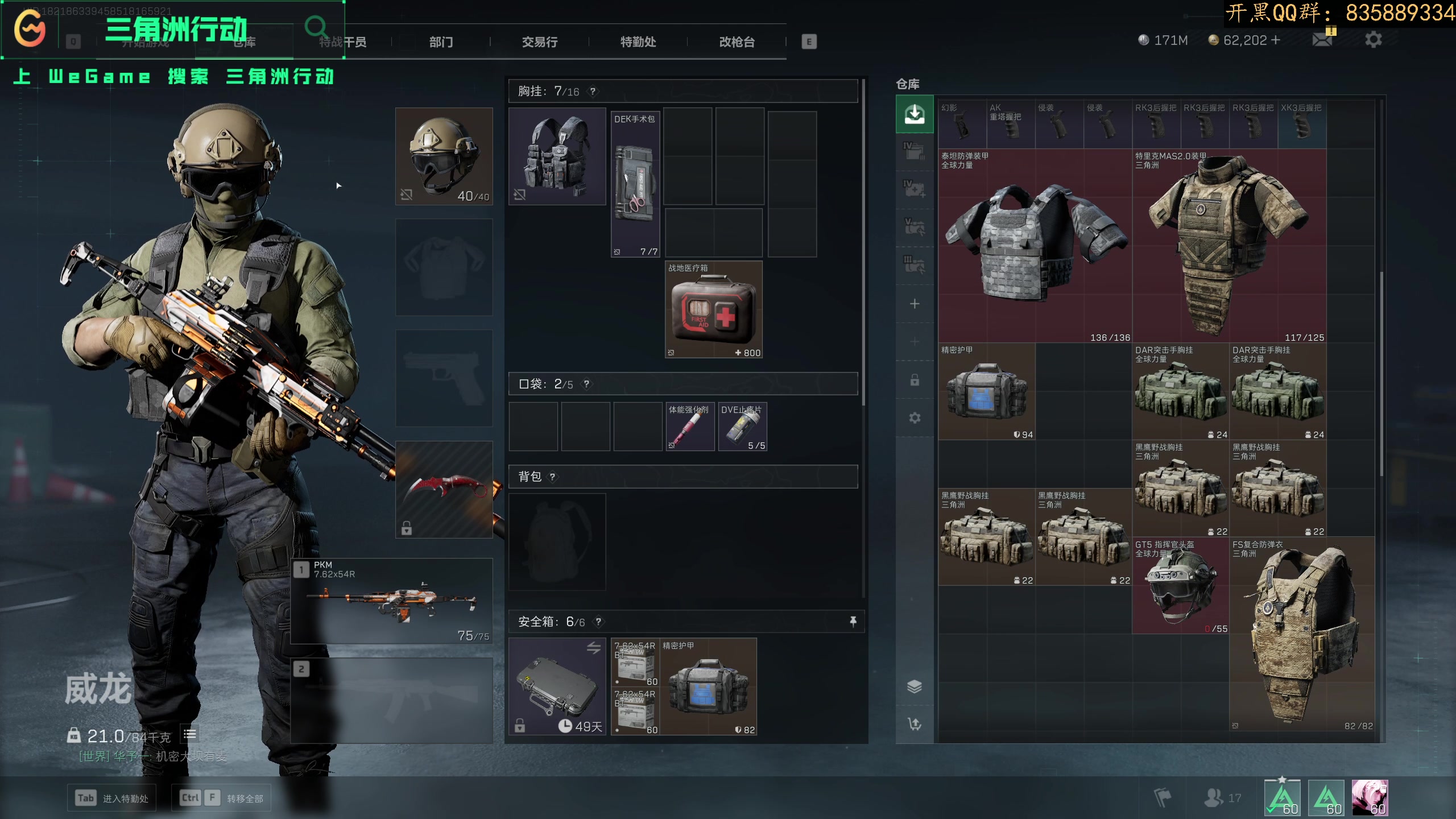1456x819 pixels.
Task: Open the 部门 (Department) tab
Action: [441, 42]
